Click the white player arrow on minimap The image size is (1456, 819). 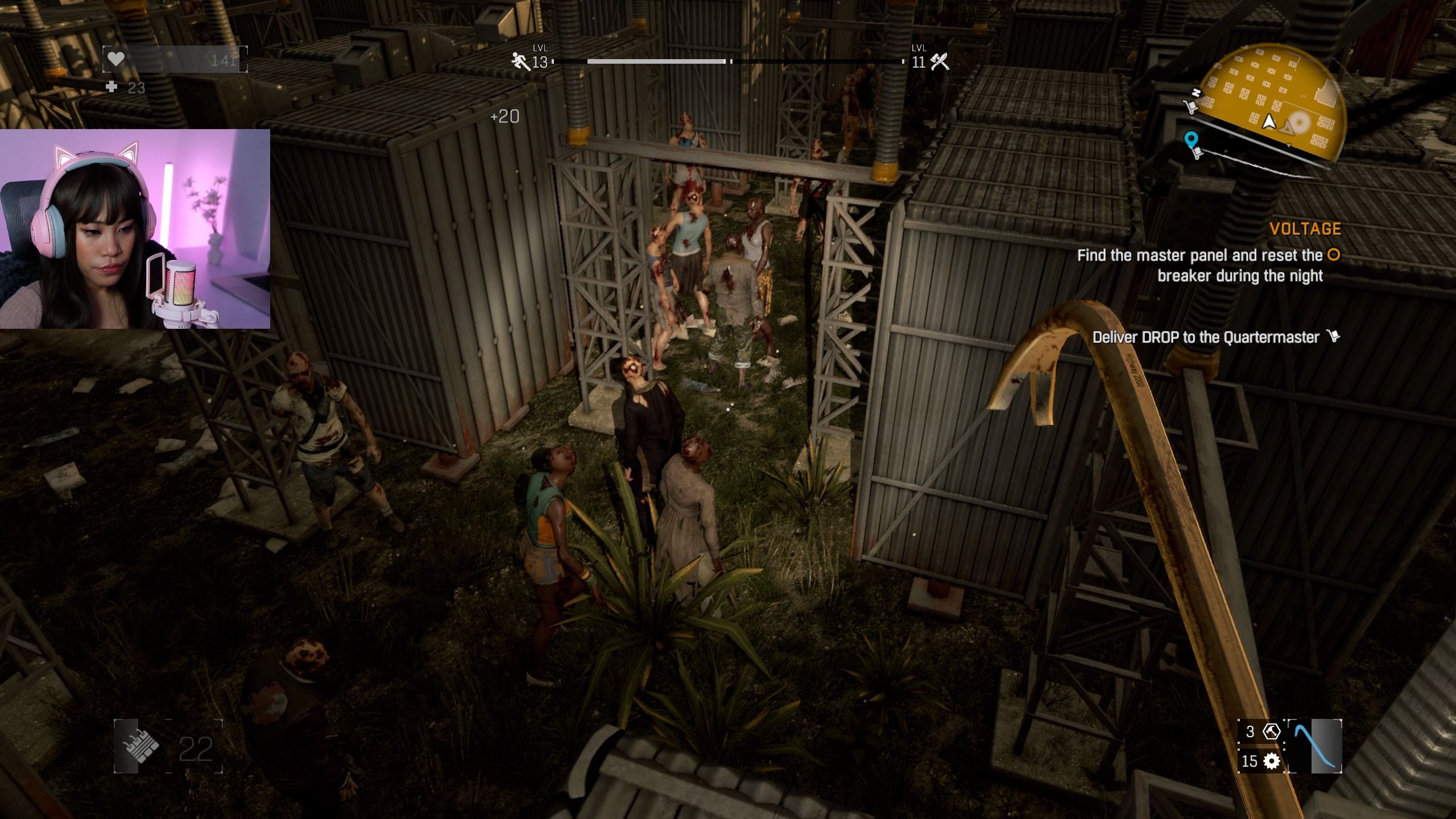pyautogui.click(x=1269, y=121)
